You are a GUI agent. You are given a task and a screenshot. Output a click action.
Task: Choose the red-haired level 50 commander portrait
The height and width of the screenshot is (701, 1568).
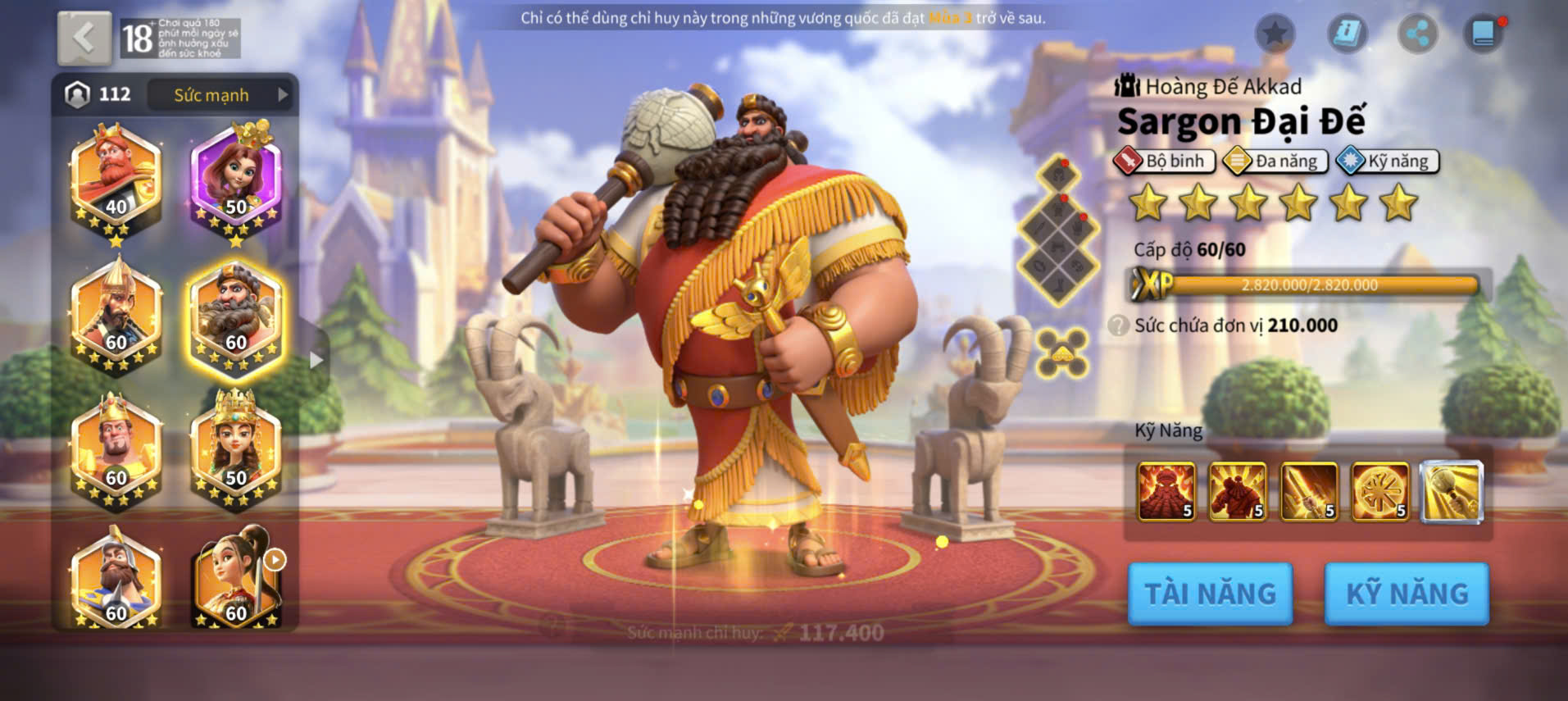(x=236, y=182)
